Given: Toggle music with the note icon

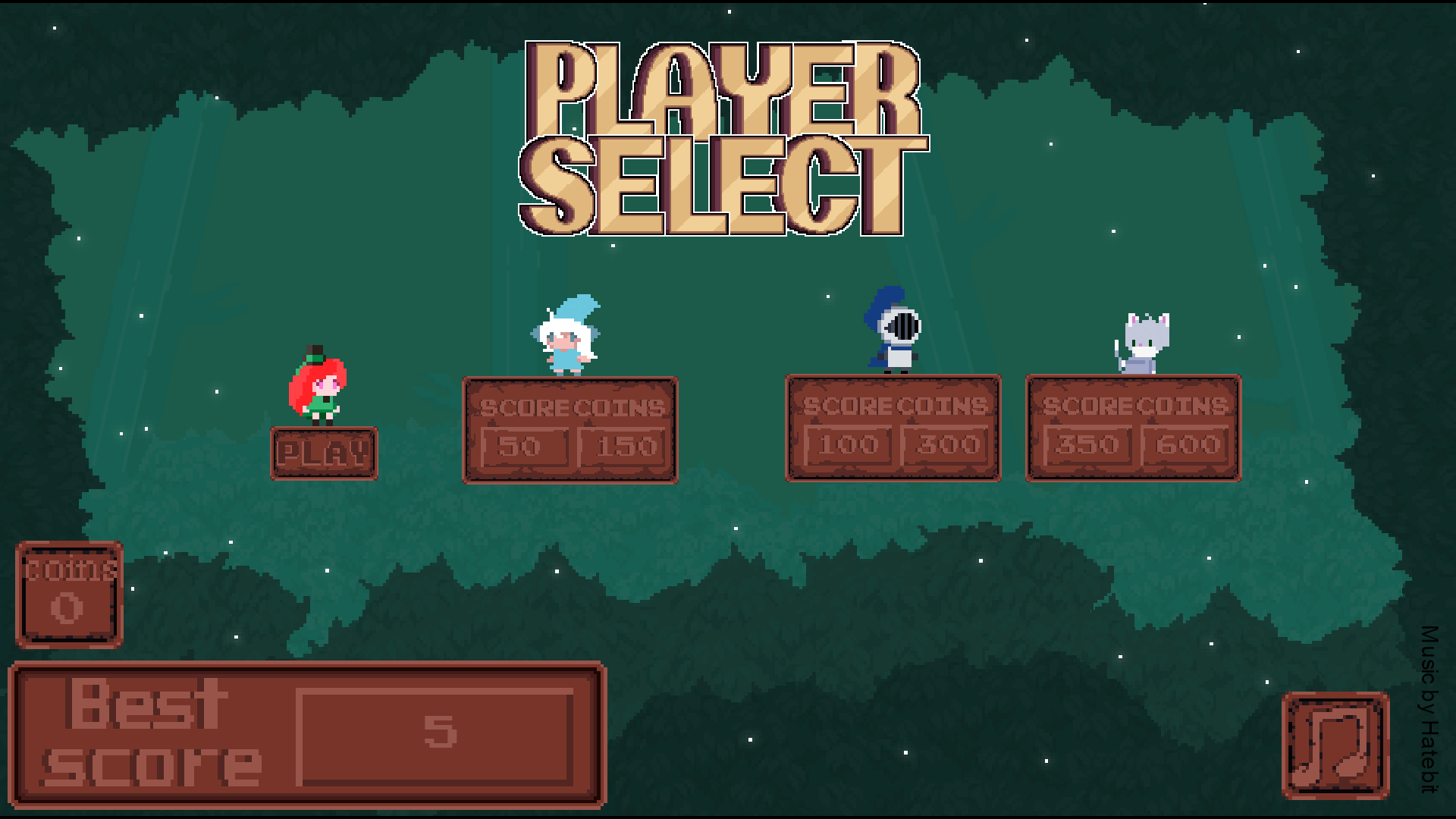Looking at the screenshot, I should click(1335, 745).
